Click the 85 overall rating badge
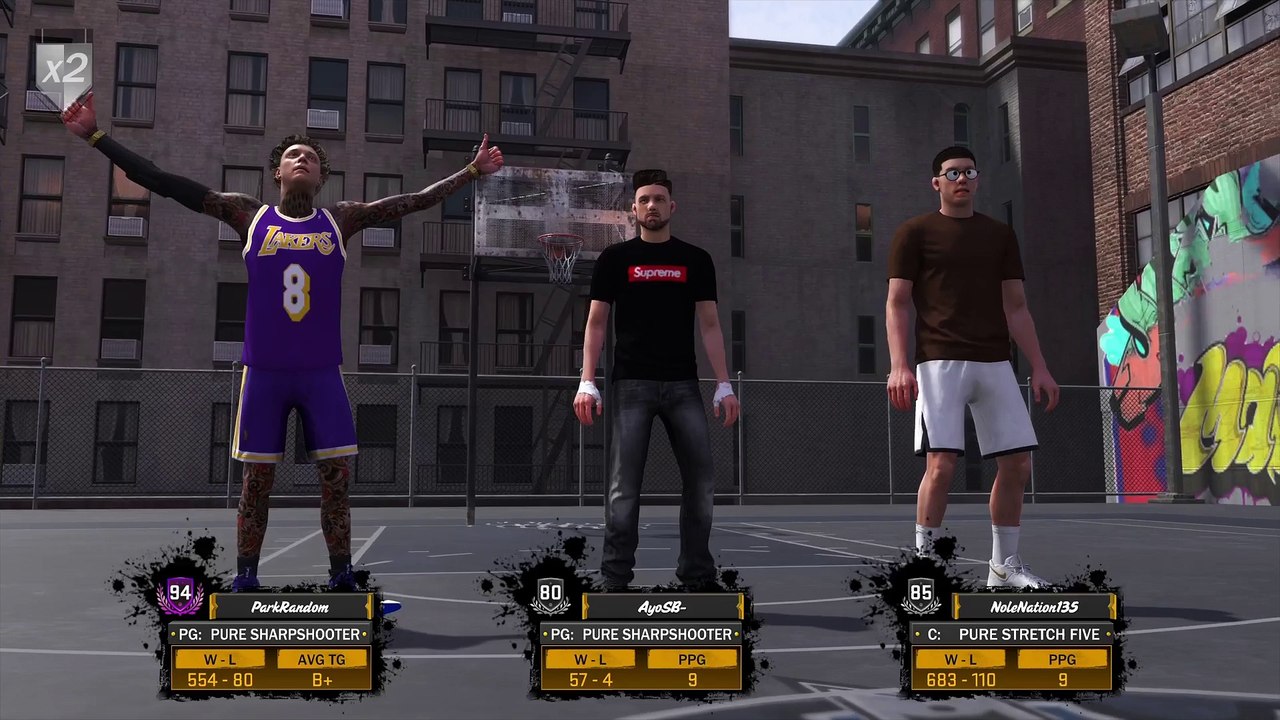The height and width of the screenshot is (720, 1280). click(x=921, y=596)
